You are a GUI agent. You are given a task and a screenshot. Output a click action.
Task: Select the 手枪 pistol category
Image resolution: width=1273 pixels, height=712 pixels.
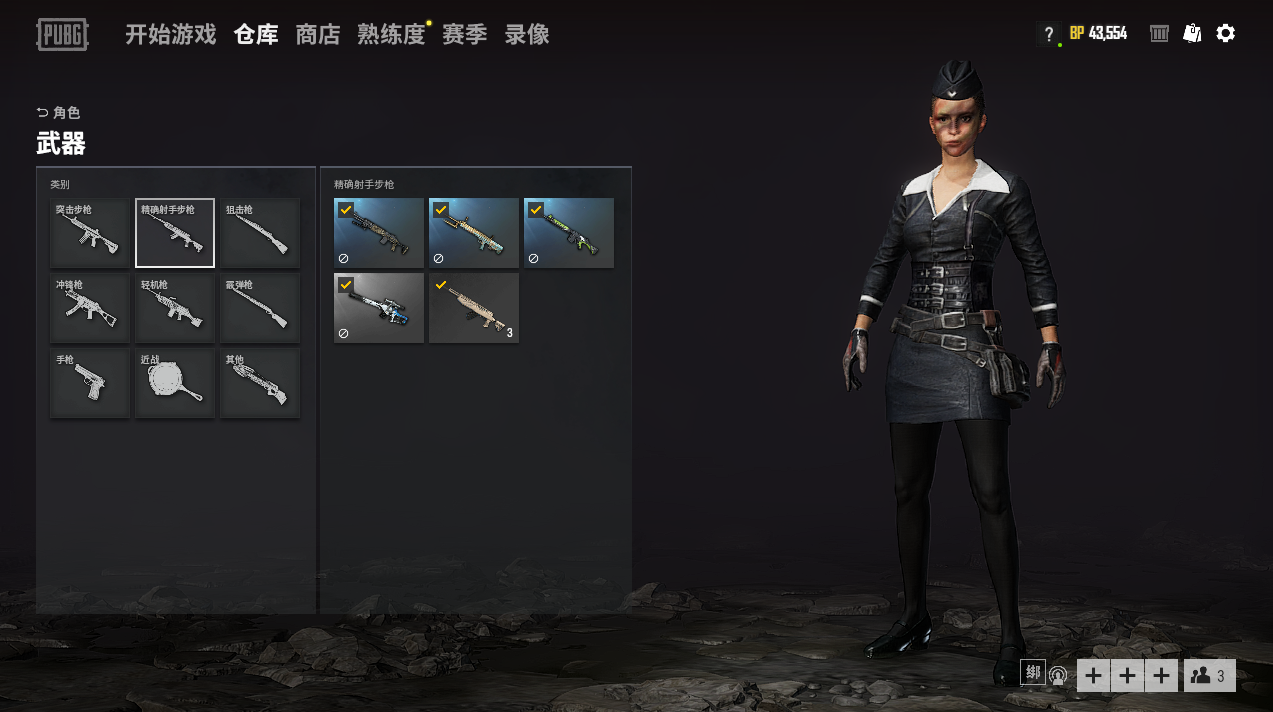click(90, 383)
